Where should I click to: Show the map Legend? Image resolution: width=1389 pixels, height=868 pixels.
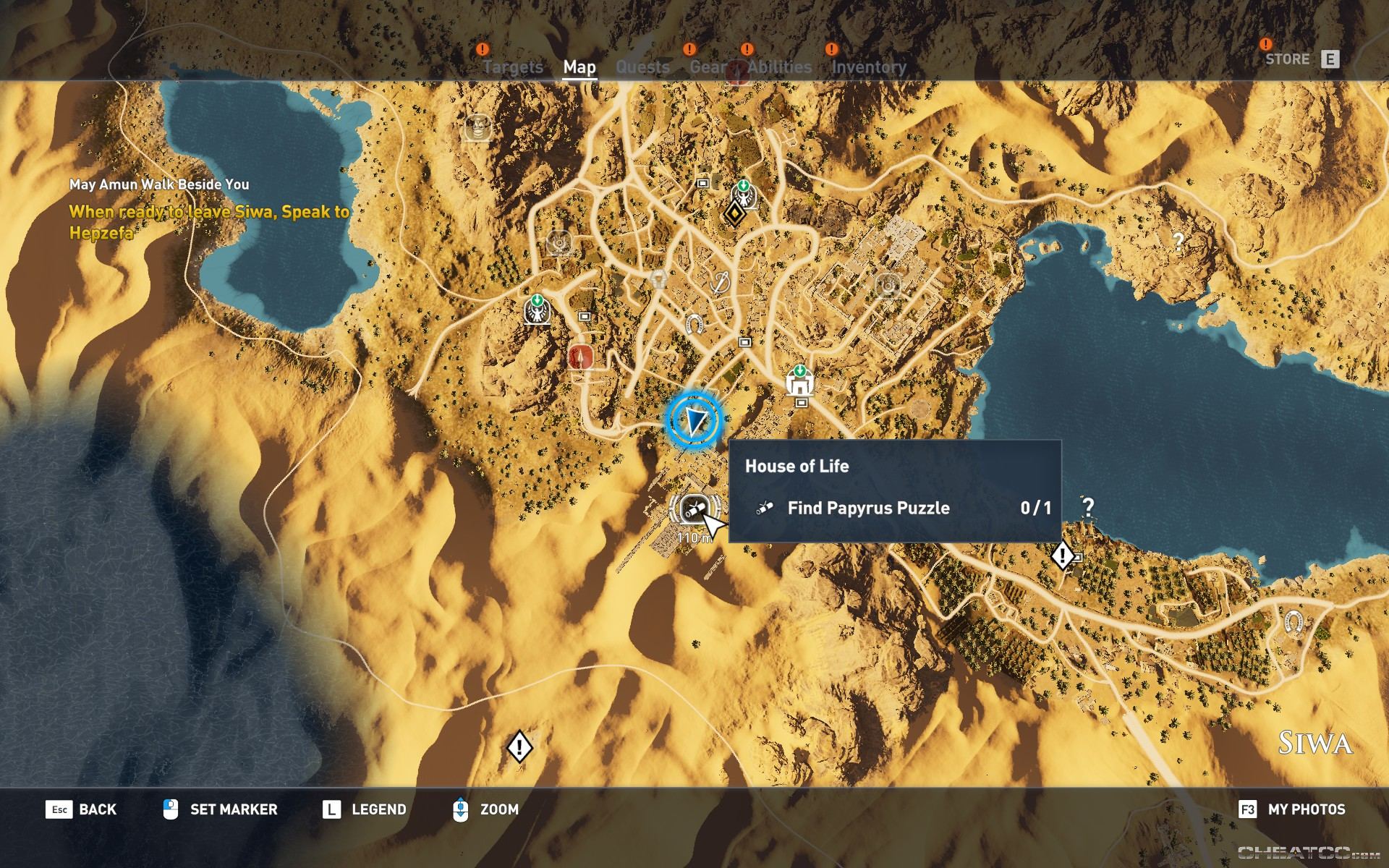point(364,809)
